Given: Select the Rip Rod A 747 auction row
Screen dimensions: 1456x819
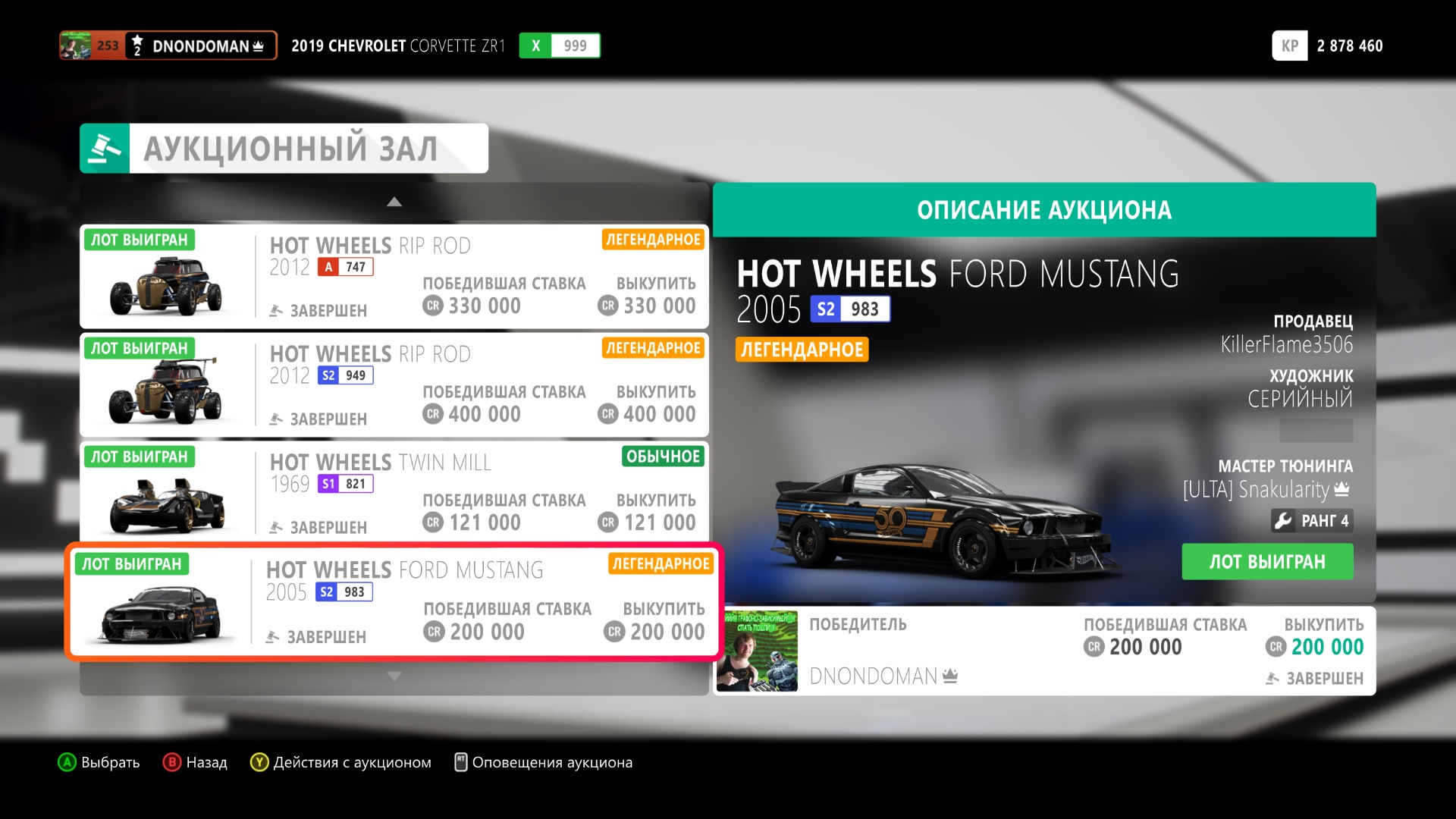Looking at the screenshot, I should [394, 276].
